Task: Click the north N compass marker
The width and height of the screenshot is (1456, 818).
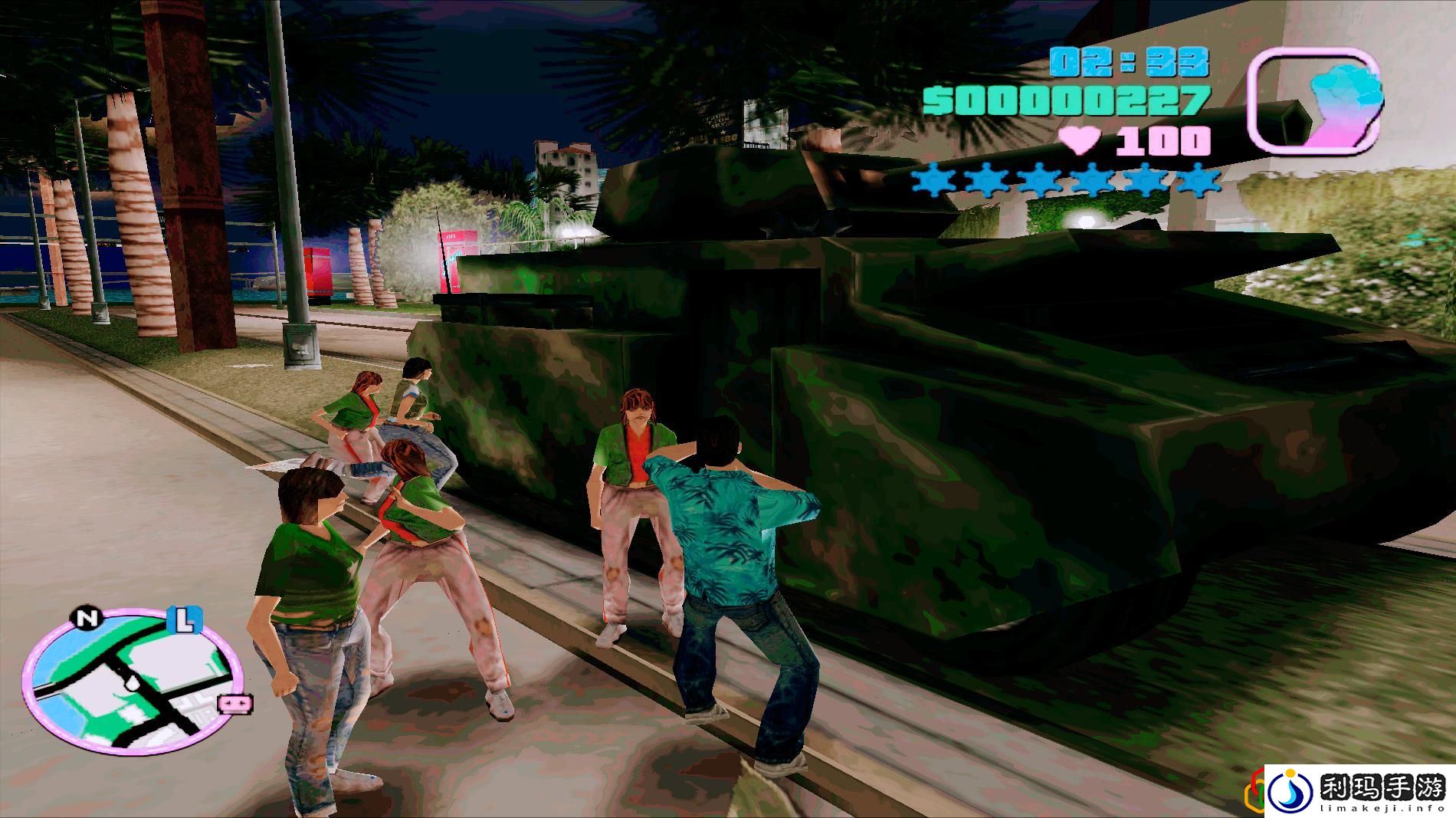Action: (87, 619)
